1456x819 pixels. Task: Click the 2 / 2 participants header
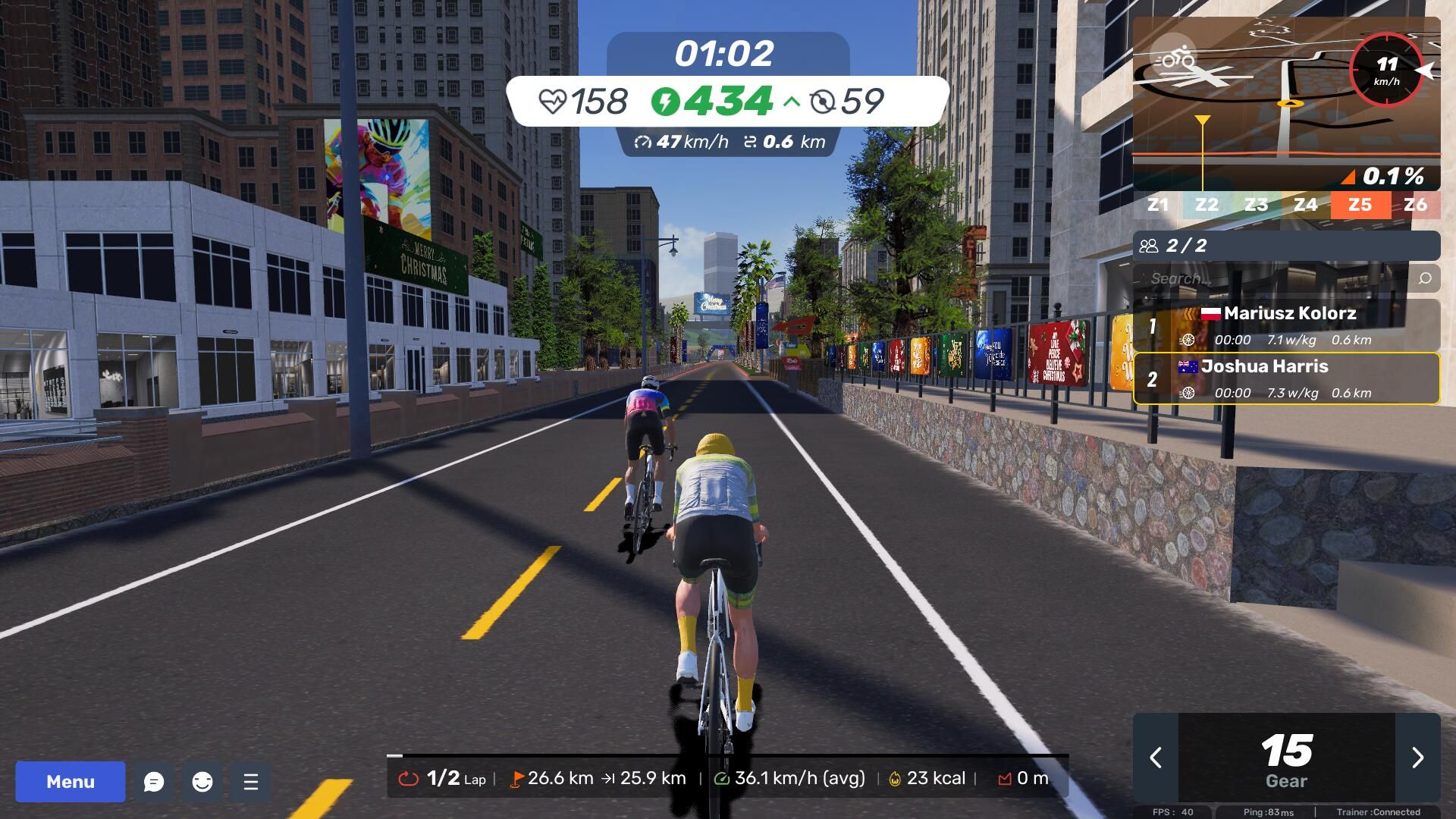pyautogui.click(x=1286, y=246)
